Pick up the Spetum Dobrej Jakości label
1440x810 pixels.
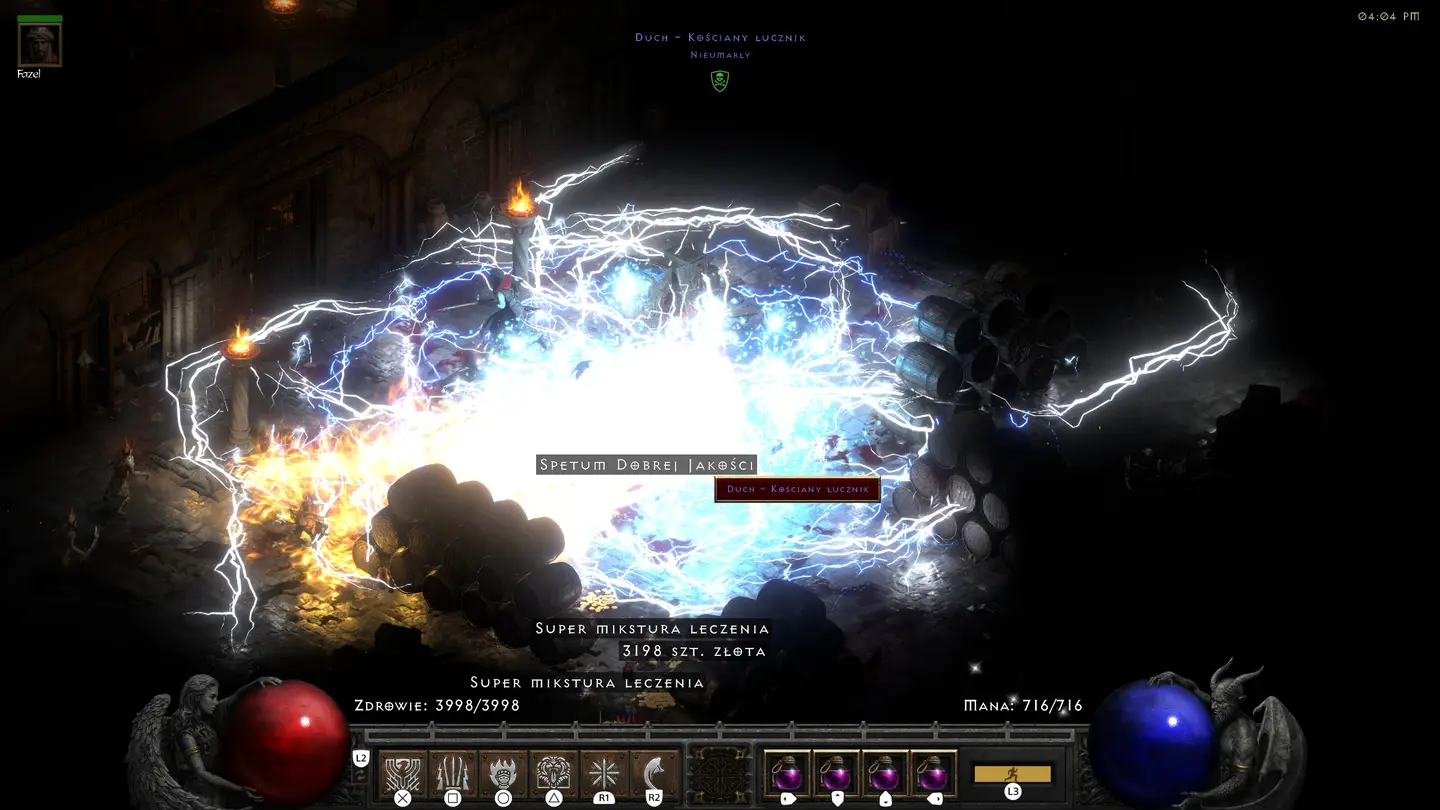point(646,465)
